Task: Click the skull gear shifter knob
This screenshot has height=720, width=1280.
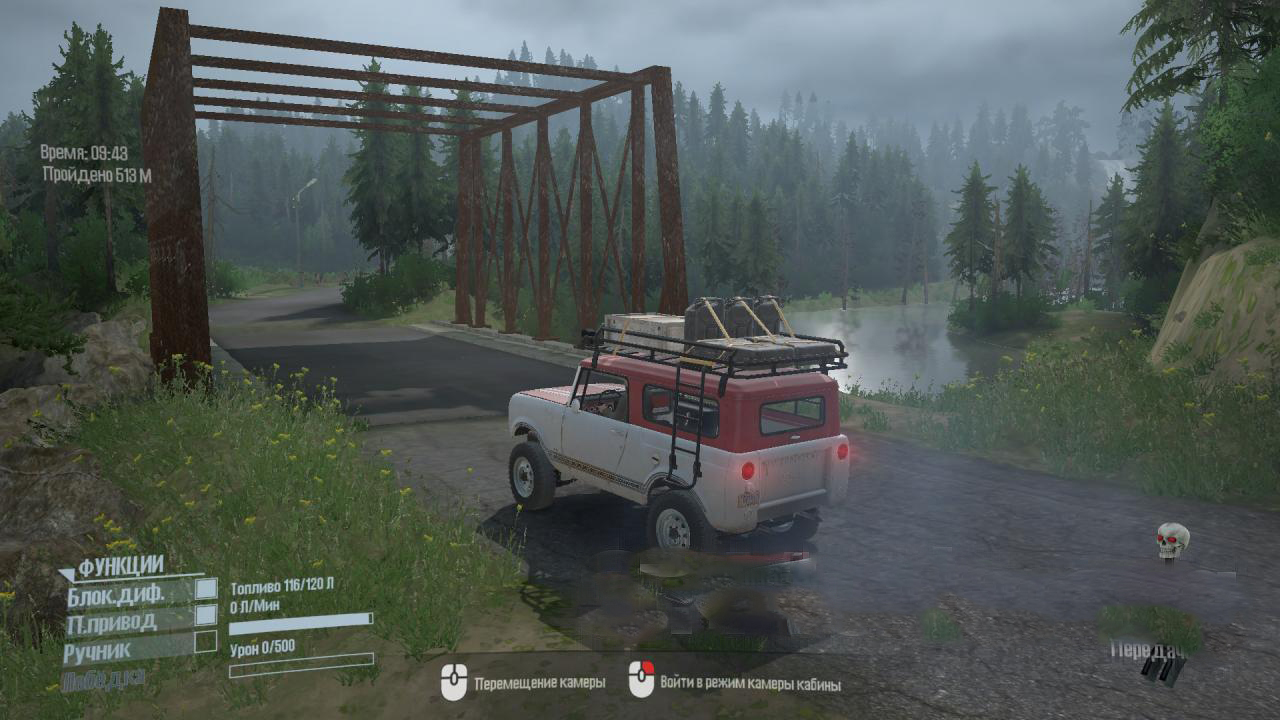Action: tap(1172, 541)
